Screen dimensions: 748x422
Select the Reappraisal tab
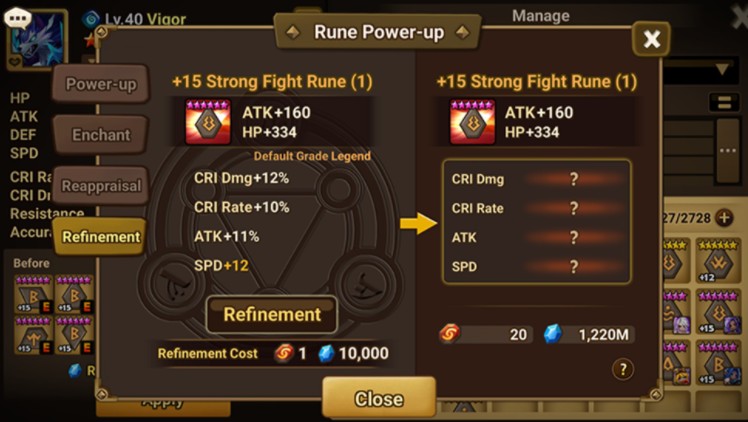pyautogui.click(x=100, y=186)
